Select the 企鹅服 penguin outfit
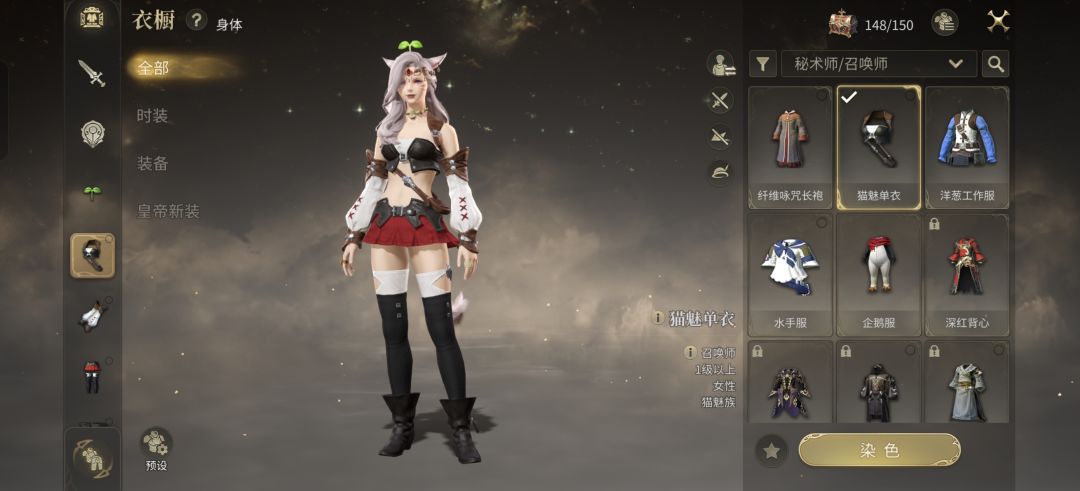1080x491 pixels. click(x=878, y=274)
